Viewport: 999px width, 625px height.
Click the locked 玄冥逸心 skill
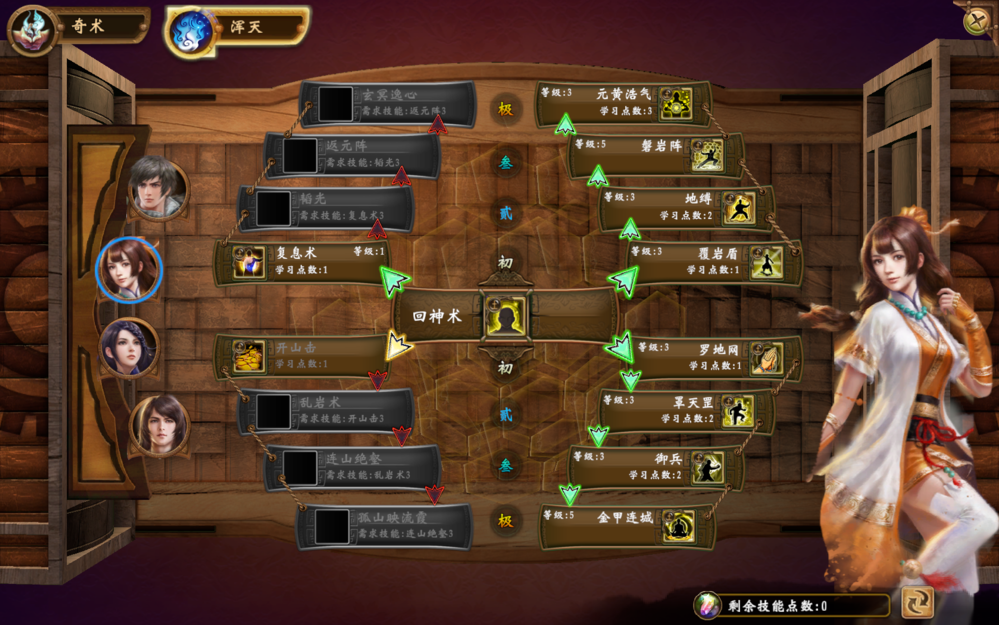(387, 103)
